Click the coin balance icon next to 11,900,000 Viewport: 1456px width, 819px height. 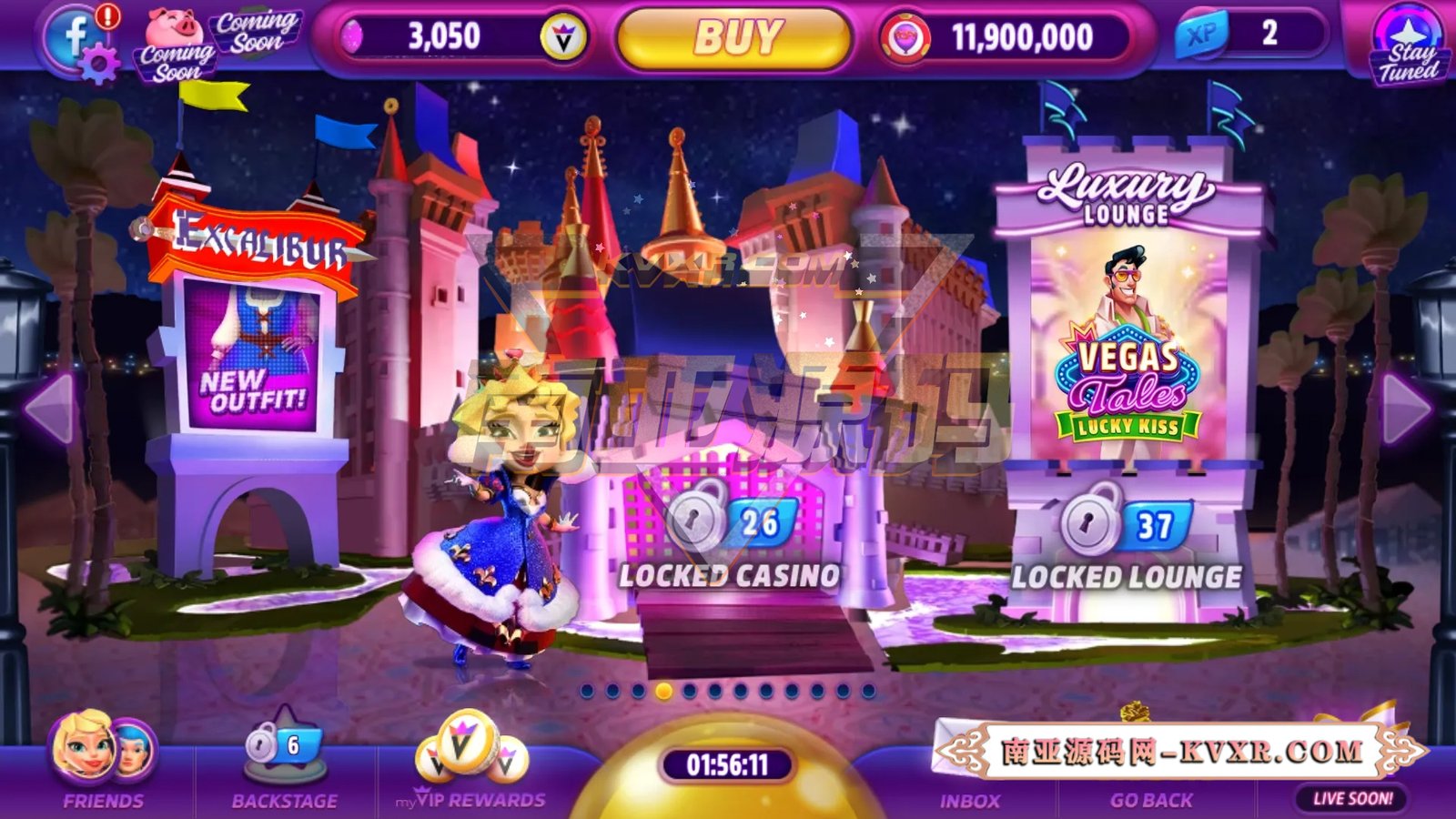pyautogui.click(x=905, y=35)
